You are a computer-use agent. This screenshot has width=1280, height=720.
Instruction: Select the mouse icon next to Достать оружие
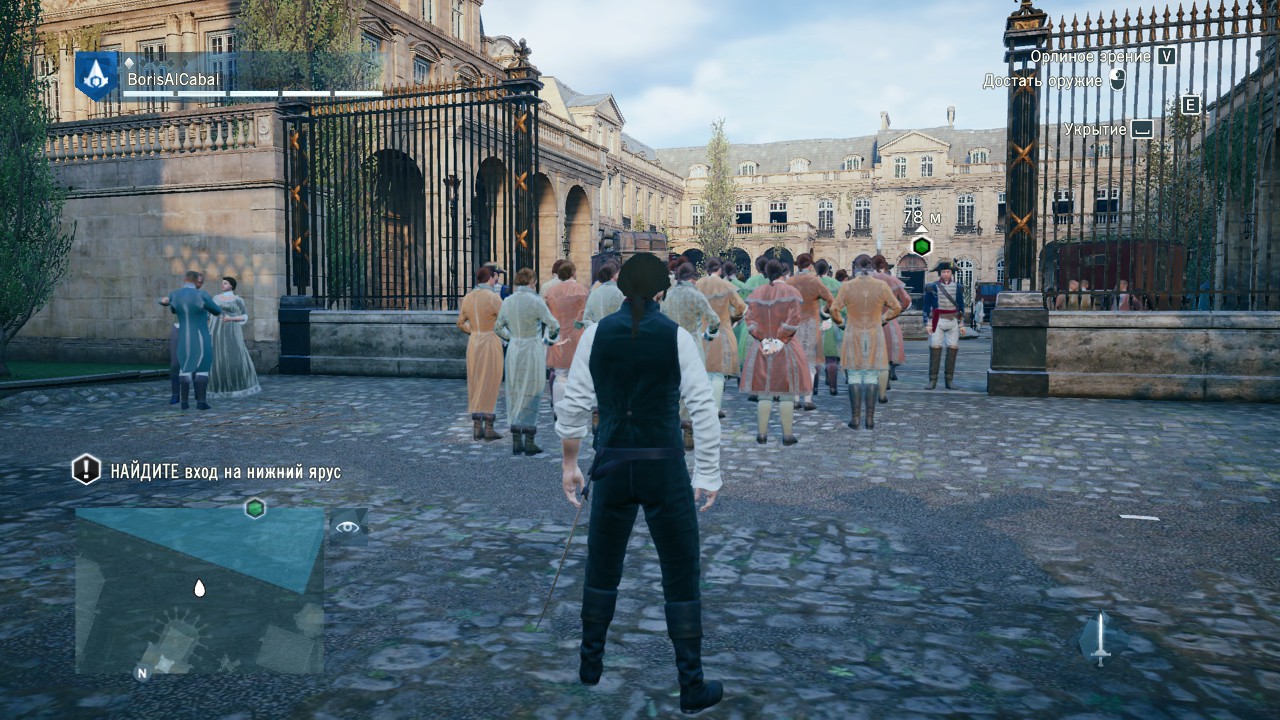pyautogui.click(x=1118, y=80)
